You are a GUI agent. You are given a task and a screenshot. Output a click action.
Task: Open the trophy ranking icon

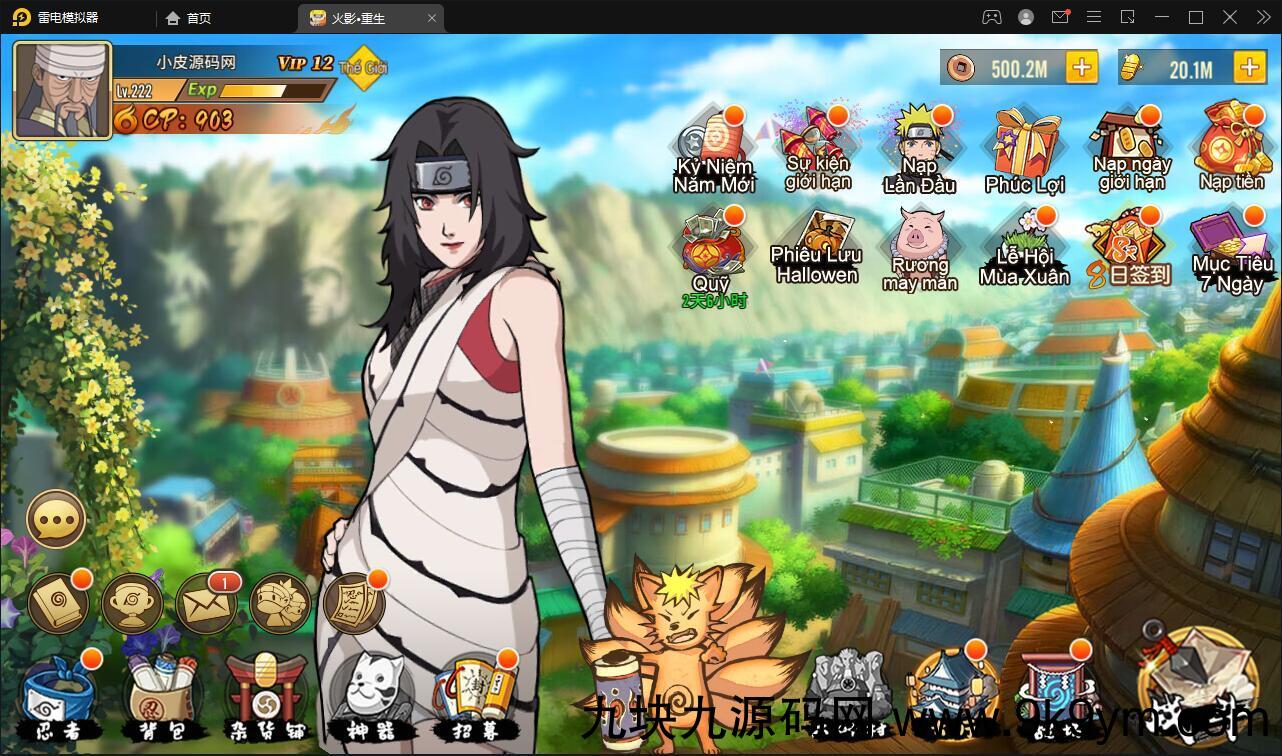point(132,604)
